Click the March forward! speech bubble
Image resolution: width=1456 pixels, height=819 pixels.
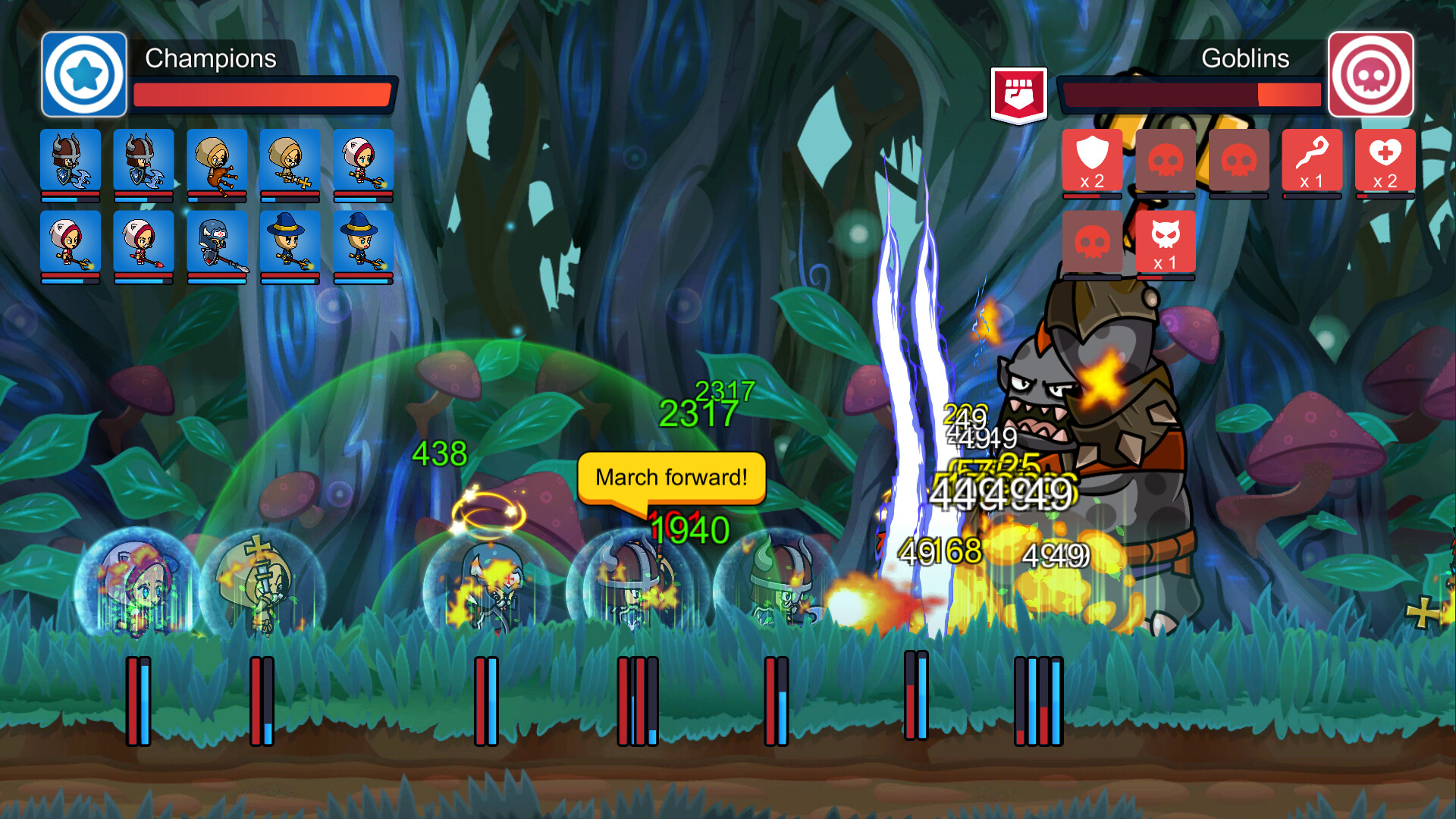coord(671,476)
